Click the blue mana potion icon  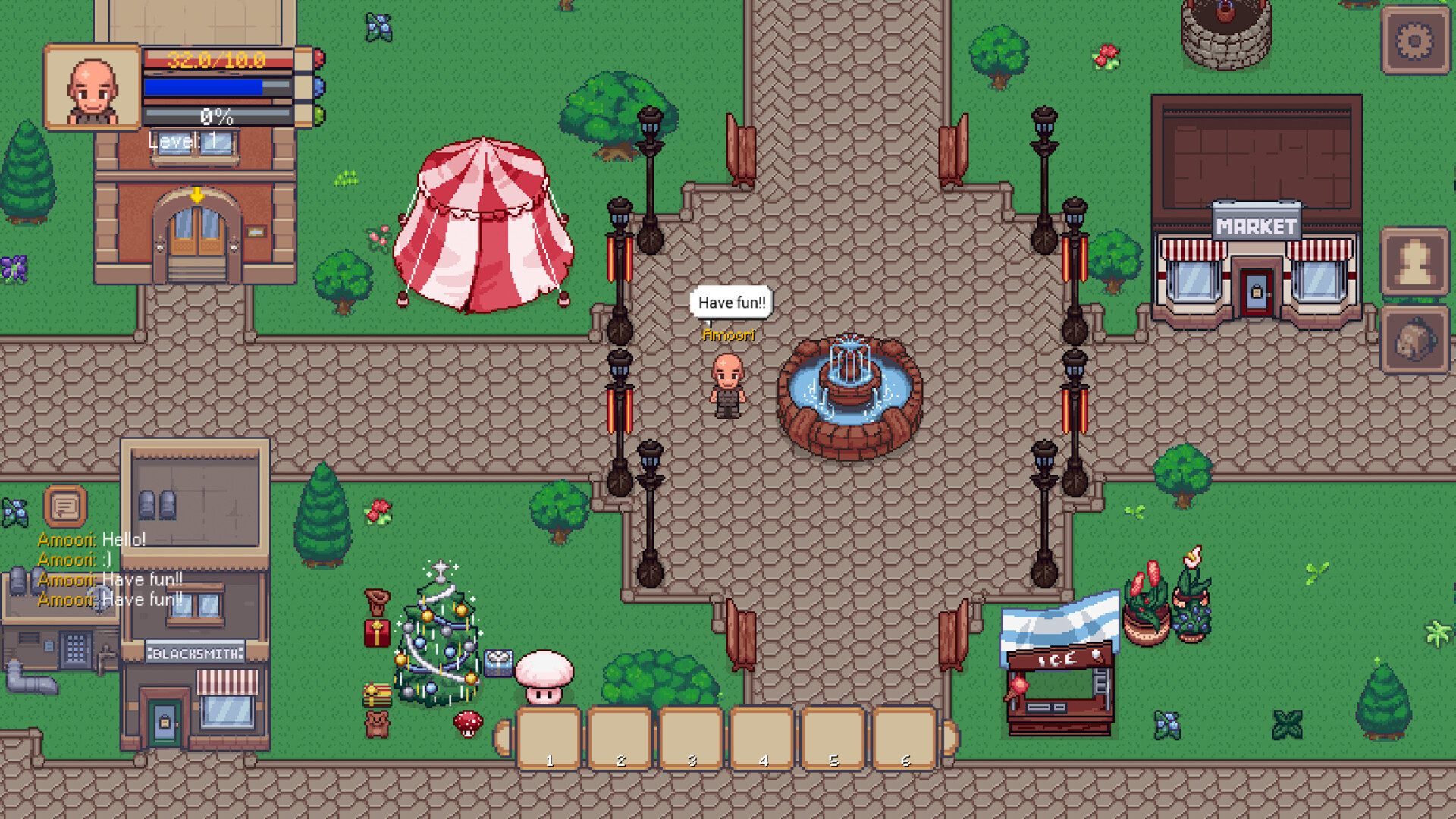click(x=320, y=87)
